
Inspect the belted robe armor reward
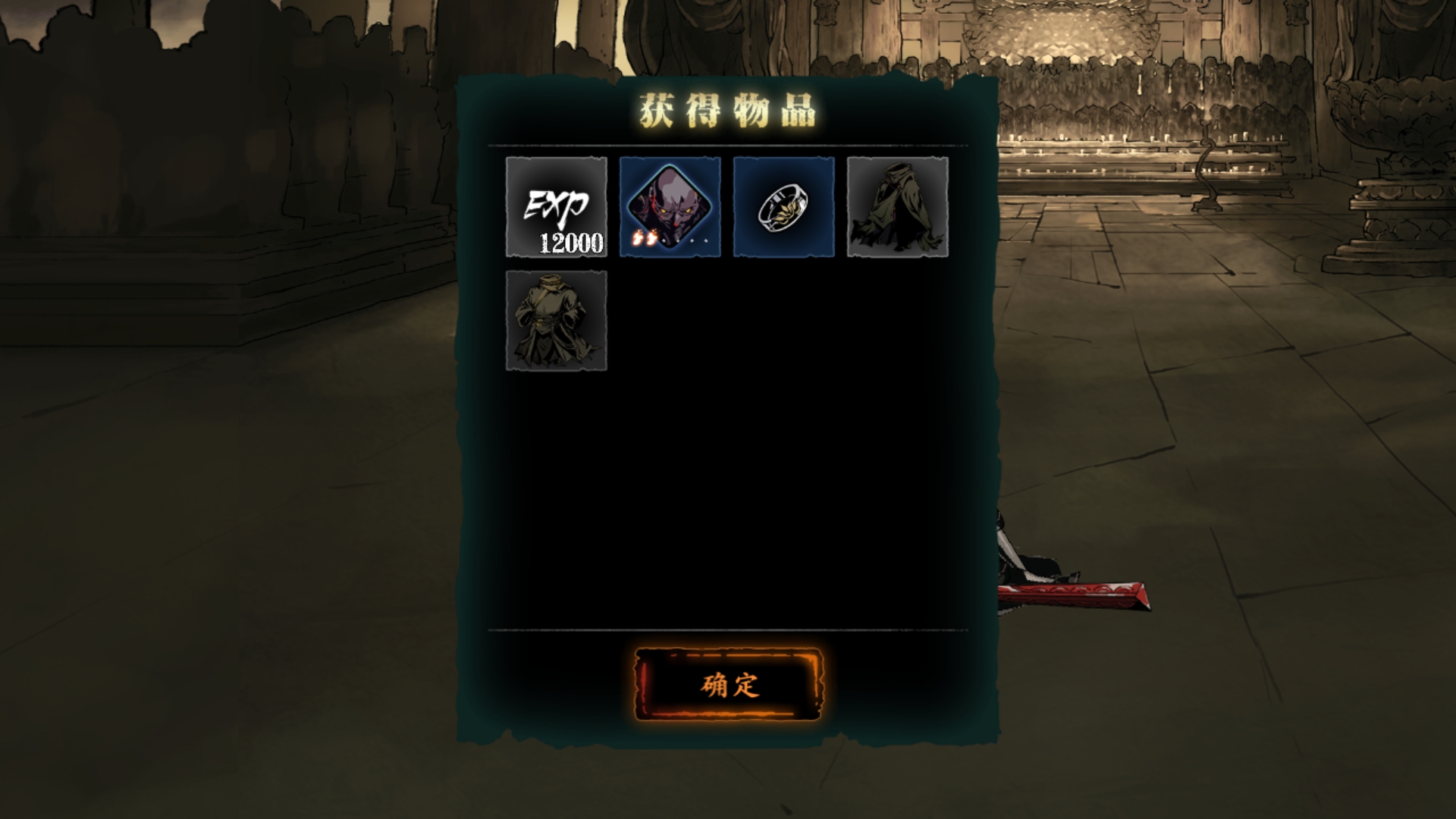(557, 321)
